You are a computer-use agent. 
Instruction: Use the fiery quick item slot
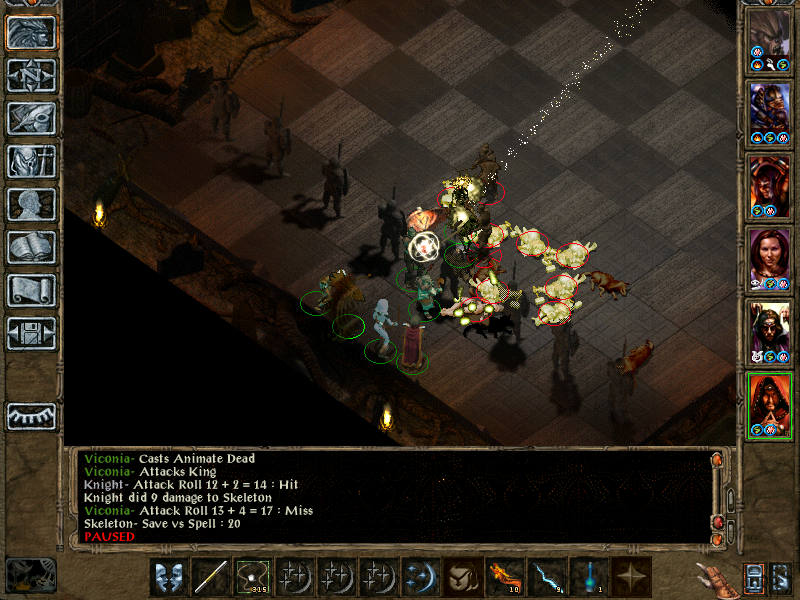(503, 577)
